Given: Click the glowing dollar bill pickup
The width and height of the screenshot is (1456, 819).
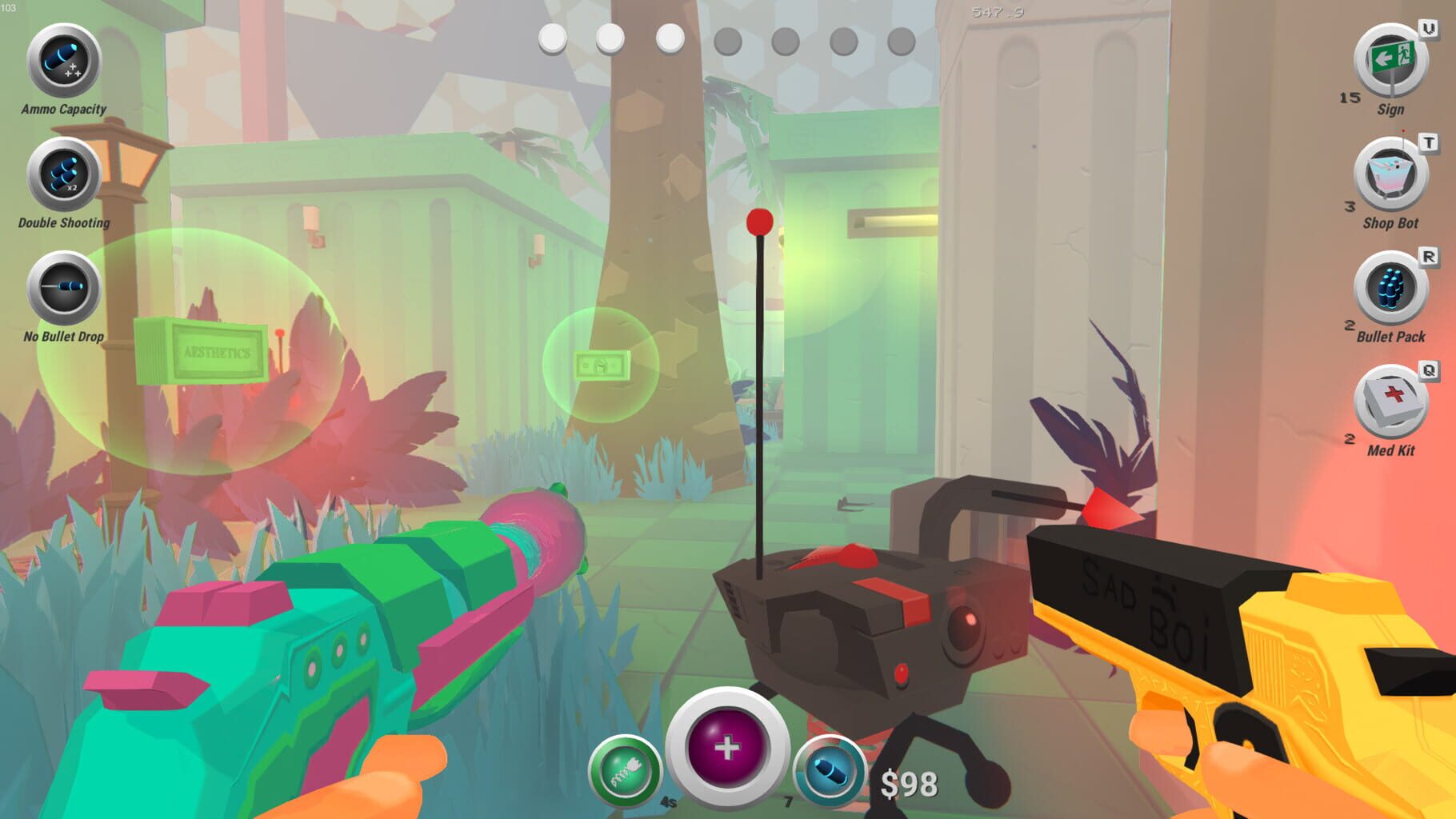Looking at the screenshot, I should pyautogui.click(x=602, y=366).
